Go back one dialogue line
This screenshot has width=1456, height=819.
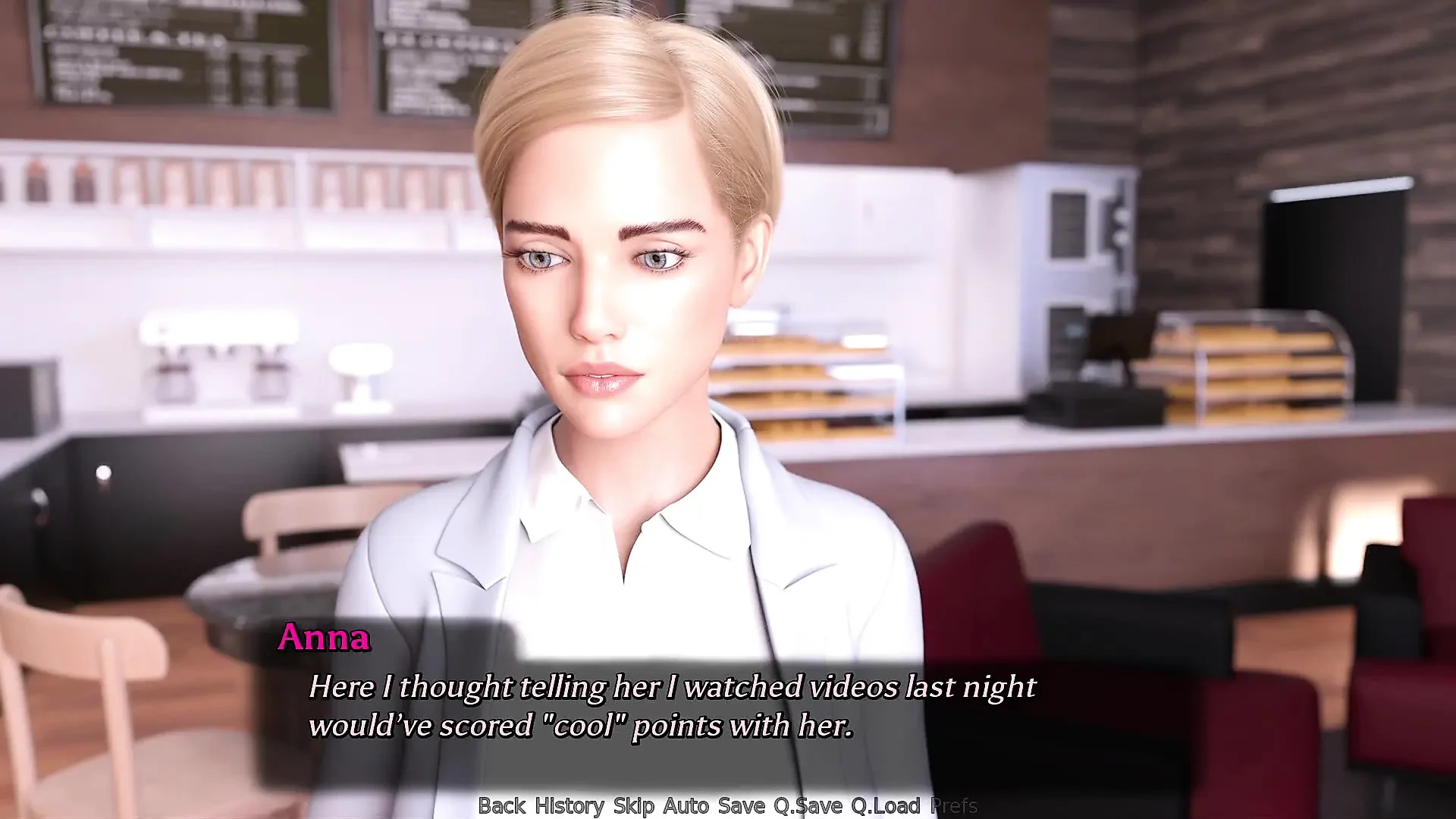501,805
